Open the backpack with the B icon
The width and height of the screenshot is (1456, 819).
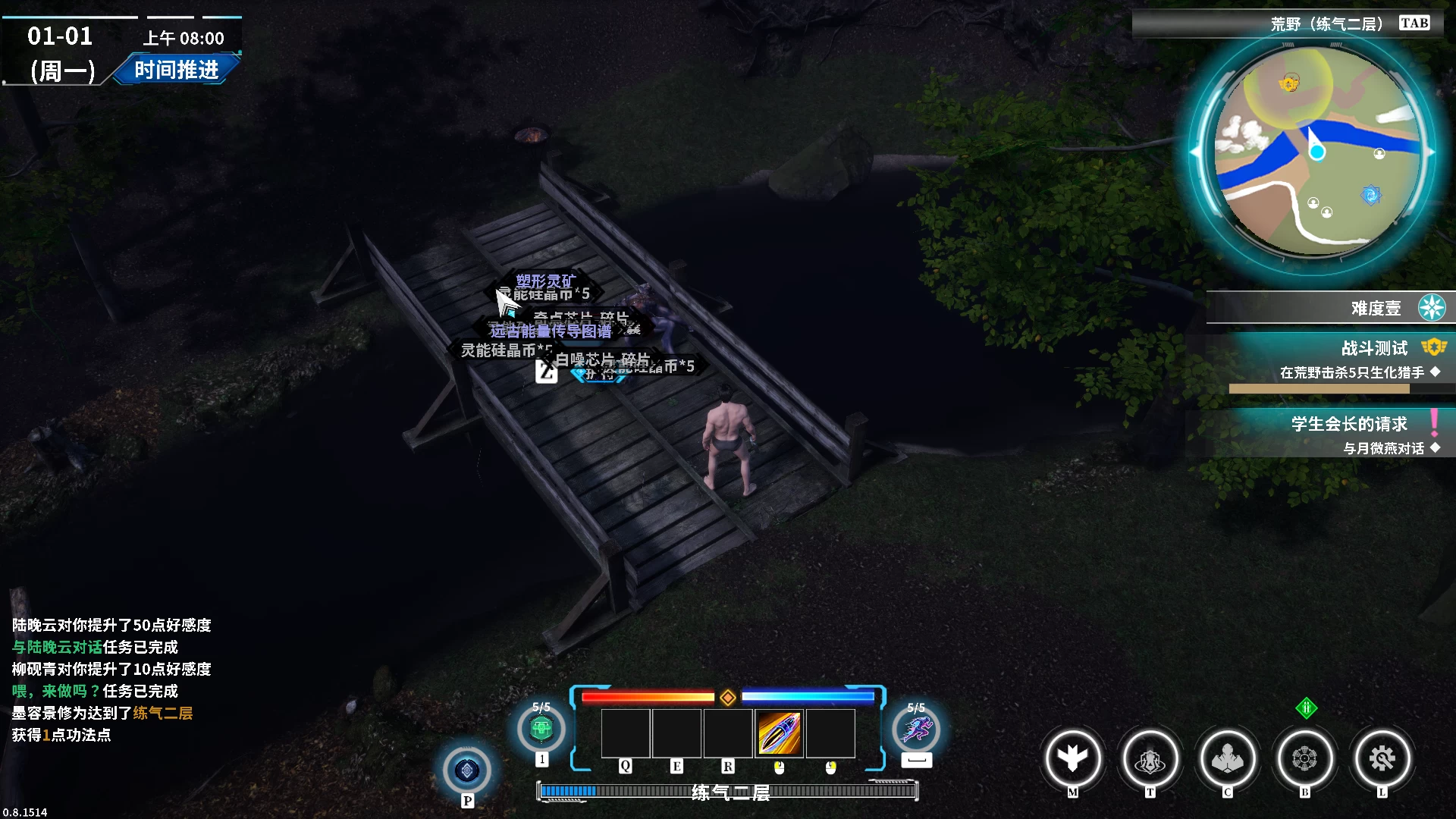coord(1305,758)
